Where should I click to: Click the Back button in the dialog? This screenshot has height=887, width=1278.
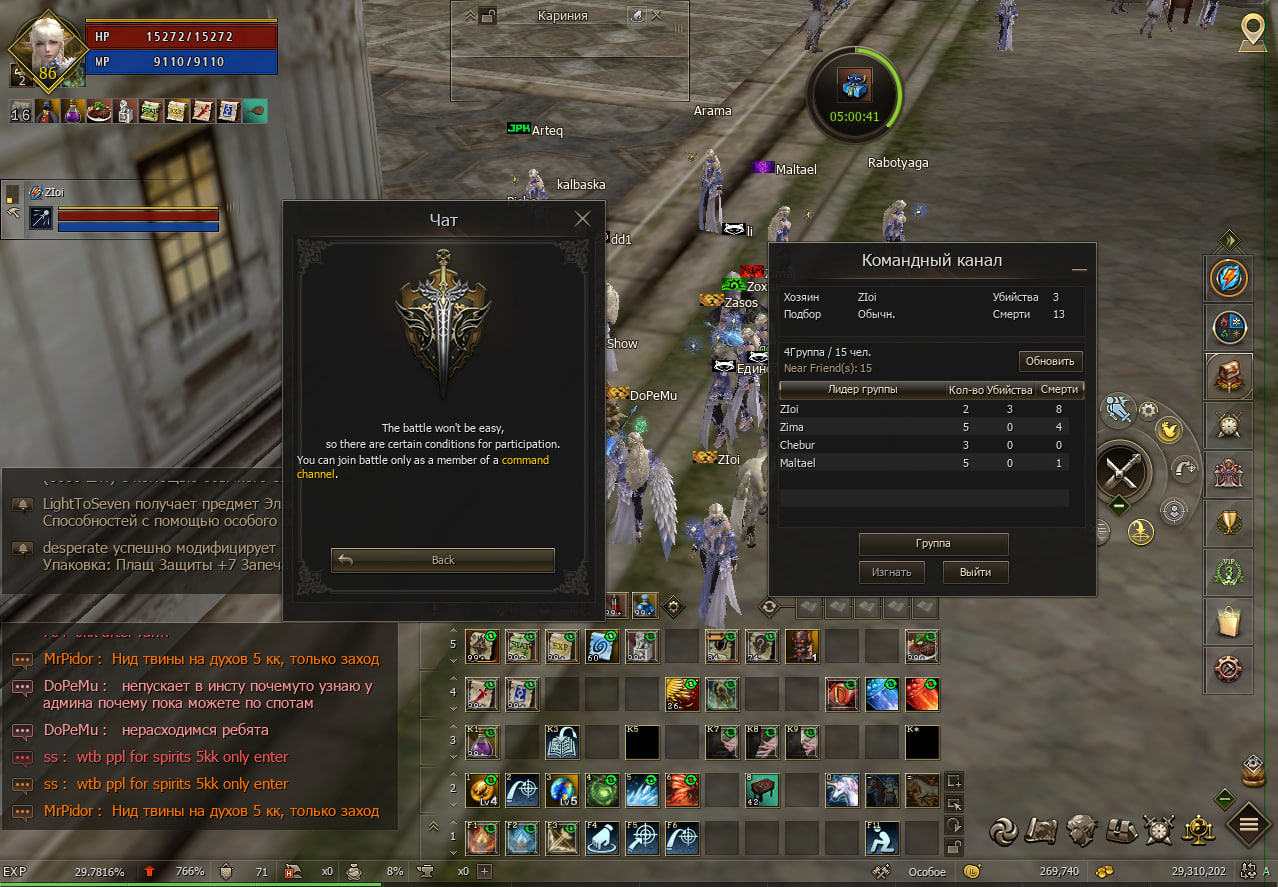point(443,560)
